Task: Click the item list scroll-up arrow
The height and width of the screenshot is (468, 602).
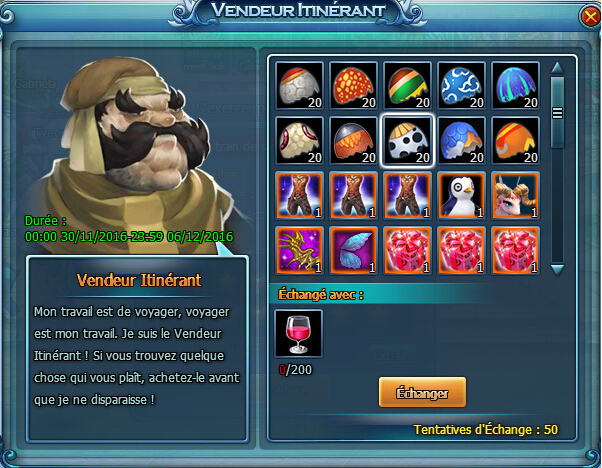Action: pos(558,65)
